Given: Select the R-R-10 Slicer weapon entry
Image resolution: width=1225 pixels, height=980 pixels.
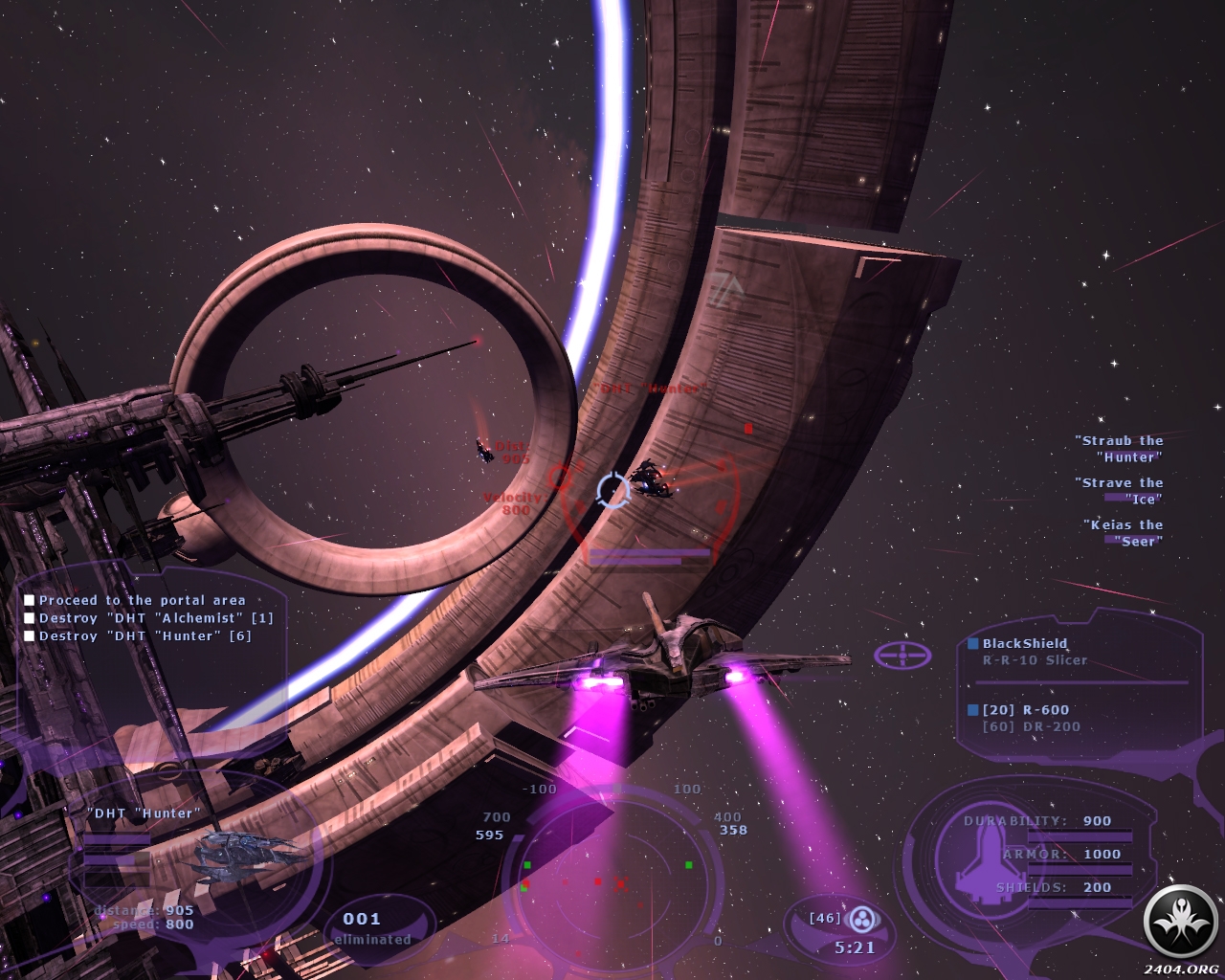Looking at the screenshot, I should click(1035, 659).
